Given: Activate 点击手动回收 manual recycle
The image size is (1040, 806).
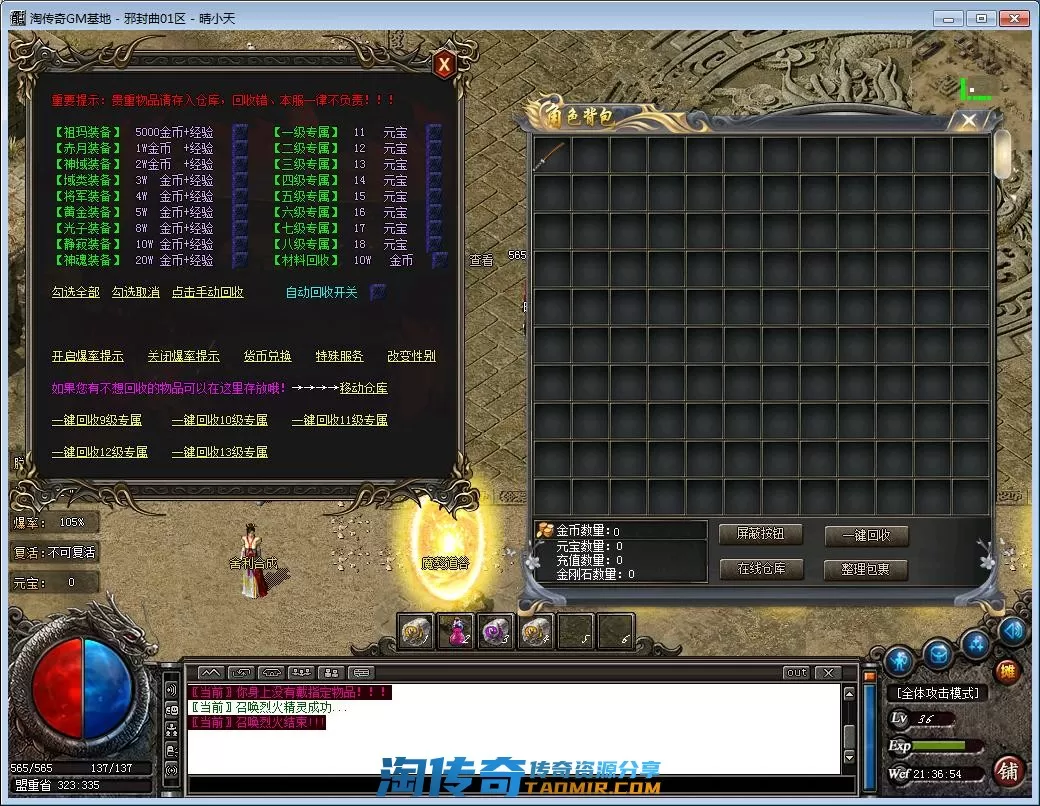Looking at the screenshot, I should coord(207,292).
